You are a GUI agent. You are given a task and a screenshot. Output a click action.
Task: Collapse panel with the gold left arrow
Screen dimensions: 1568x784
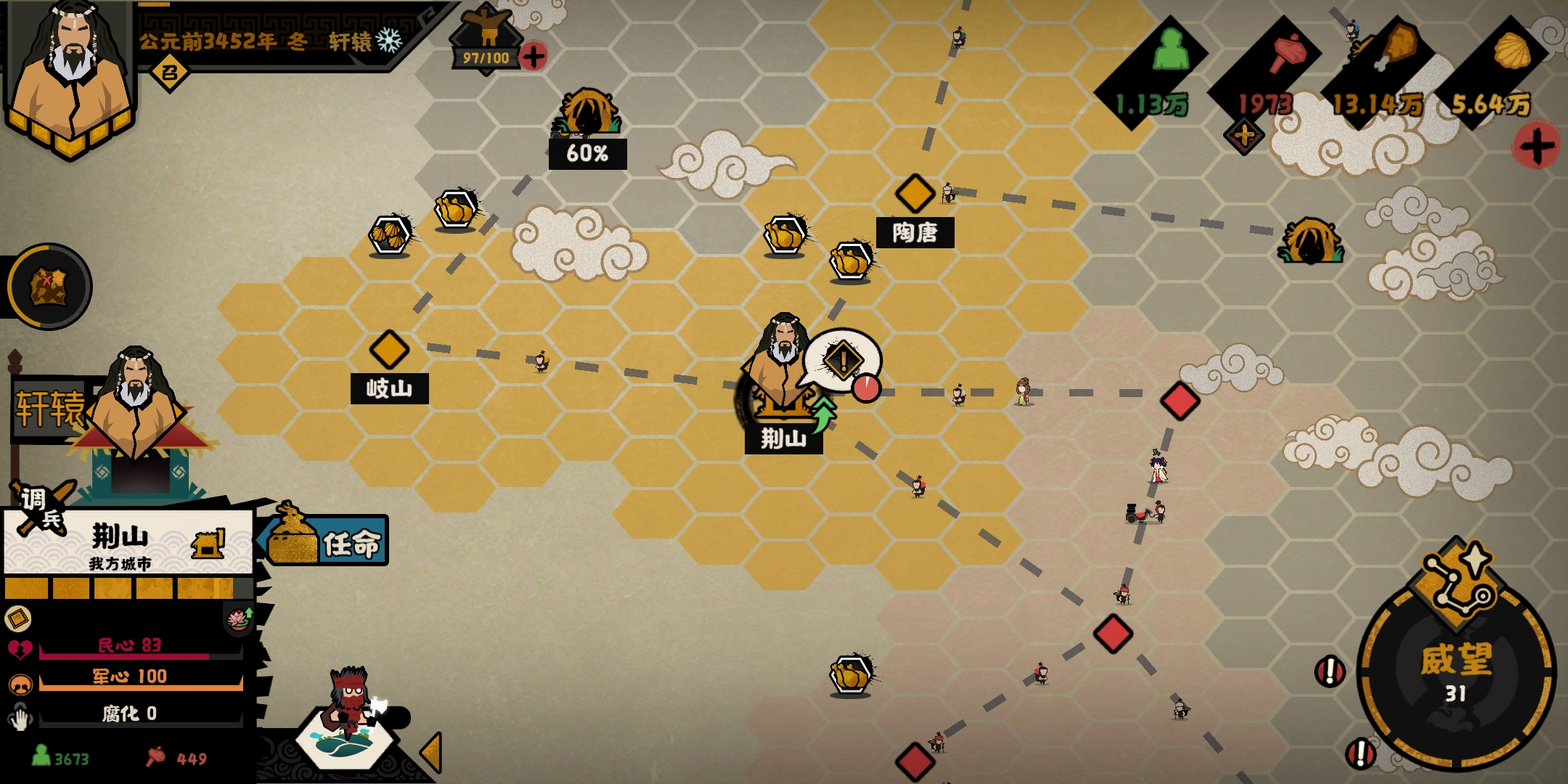click(x=431, y=751)
